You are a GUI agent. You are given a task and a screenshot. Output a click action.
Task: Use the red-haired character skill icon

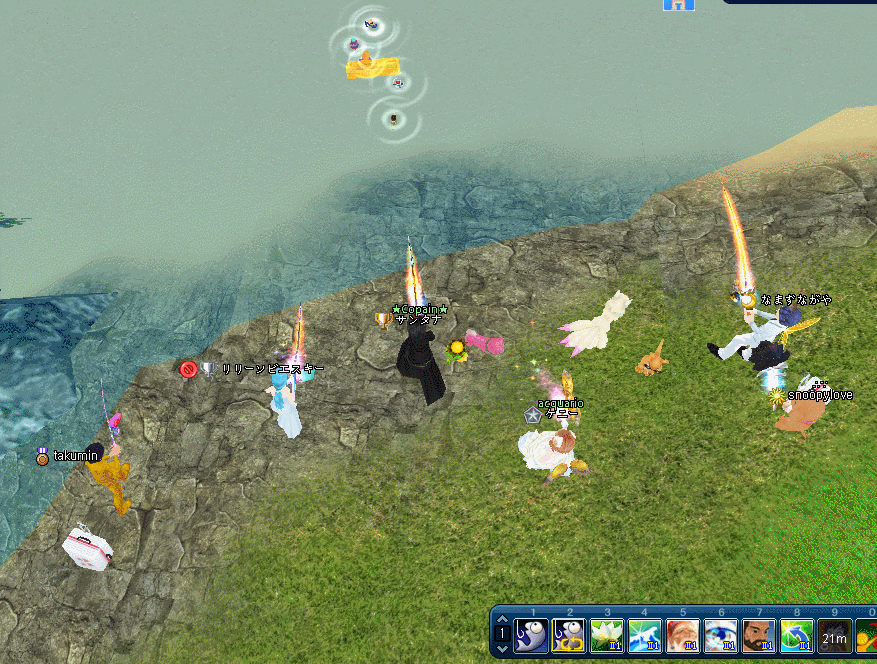click(x=683, y=636)
